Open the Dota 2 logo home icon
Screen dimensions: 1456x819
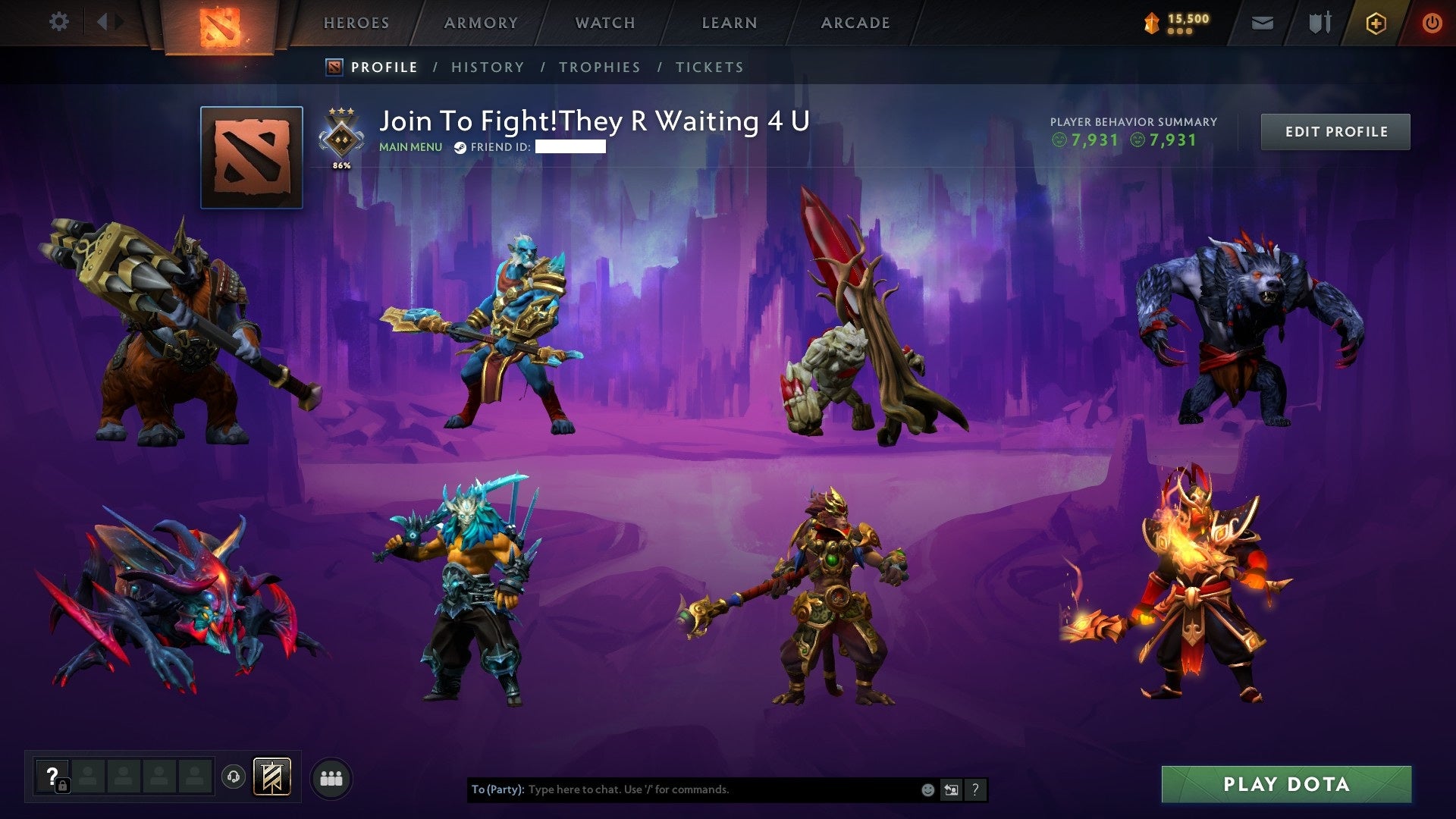point(220,23)
